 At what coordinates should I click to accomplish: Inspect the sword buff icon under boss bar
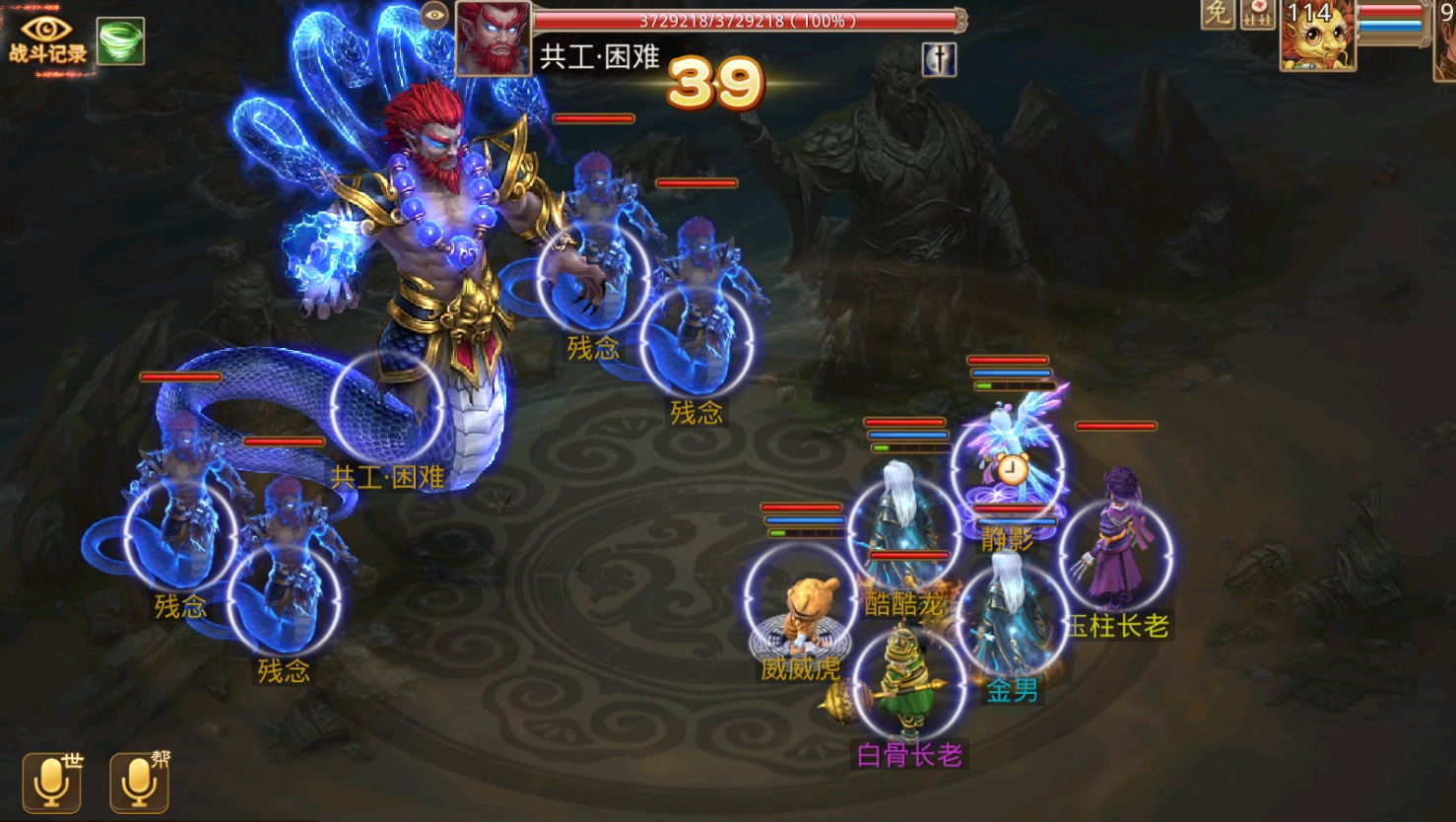(939, 60)
